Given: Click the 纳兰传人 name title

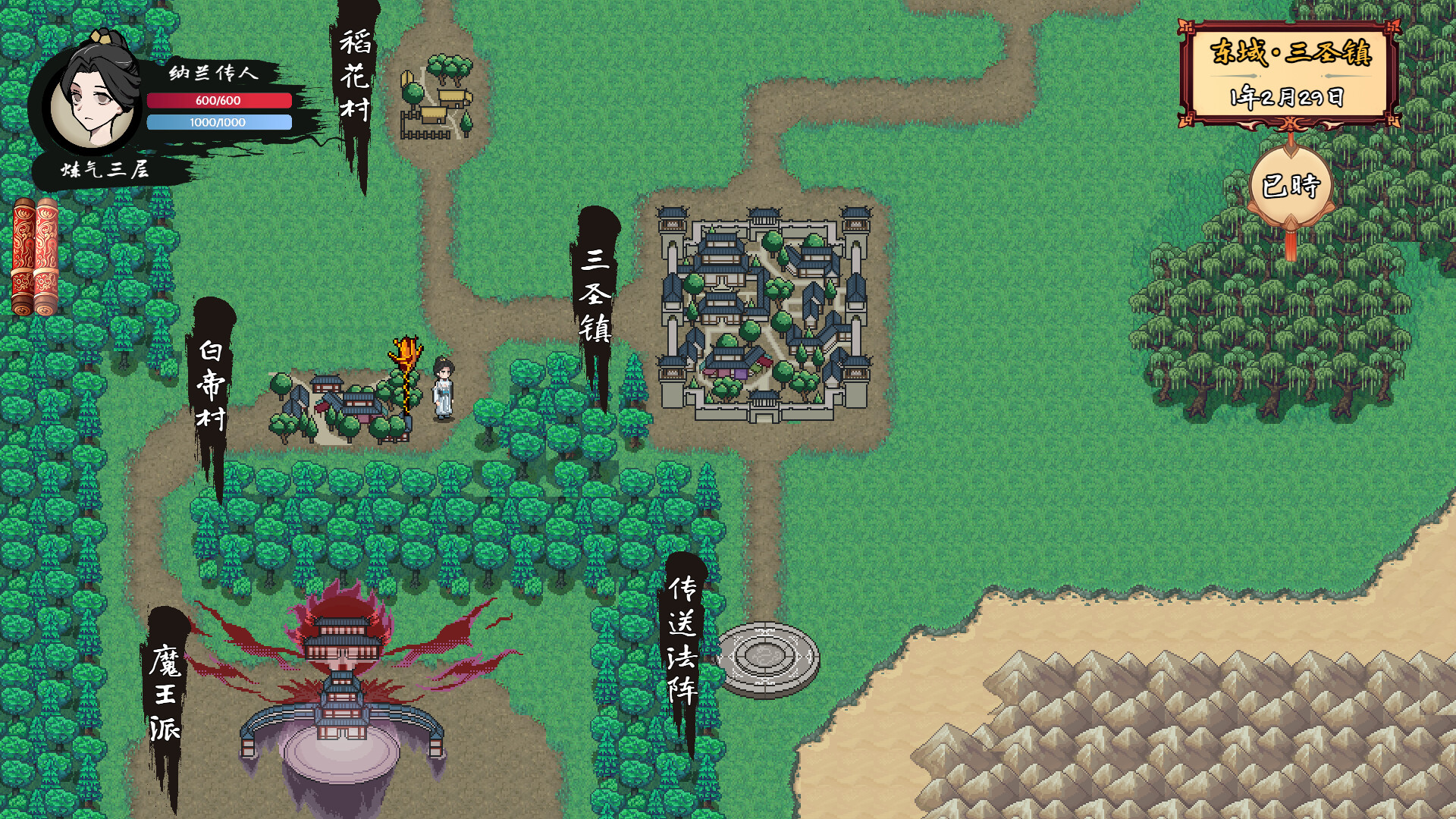Looking at the screenshot, I should pyautogui.click(x=214, y=74).
